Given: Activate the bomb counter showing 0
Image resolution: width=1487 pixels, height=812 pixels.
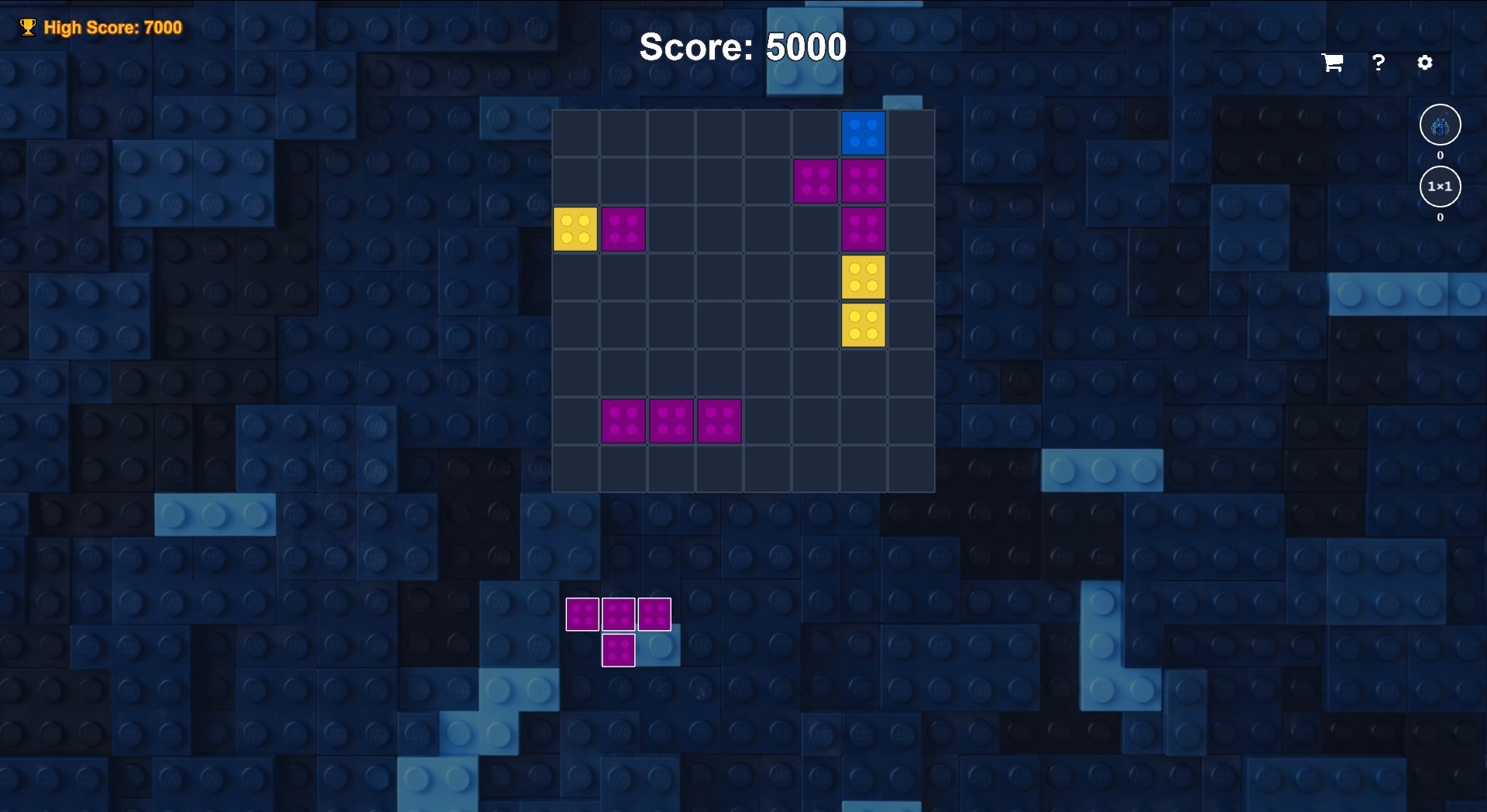Looking at the screenshot, I should click(x=1439, y=154).
